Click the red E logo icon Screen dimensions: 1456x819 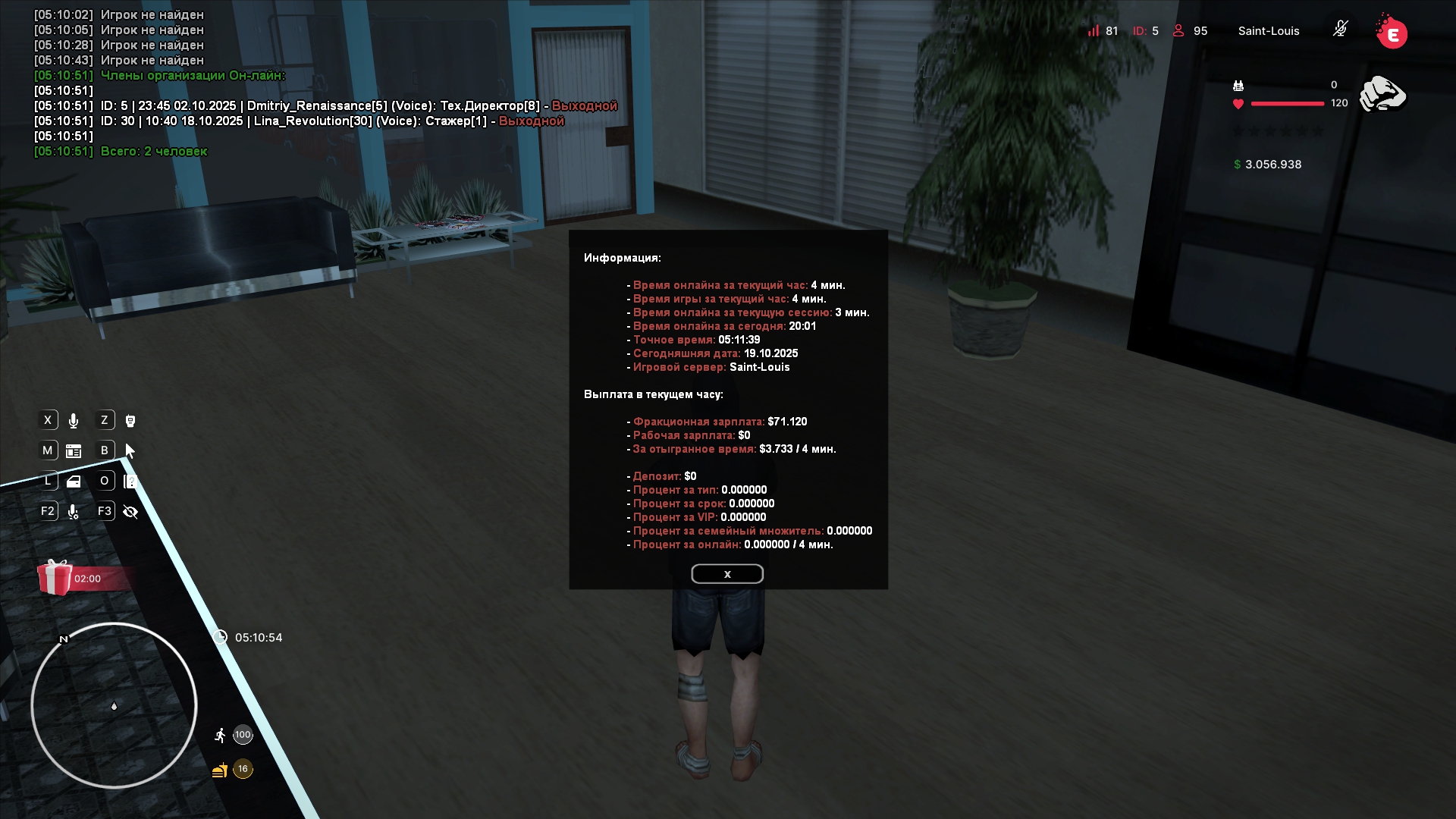pos(1392,33)
